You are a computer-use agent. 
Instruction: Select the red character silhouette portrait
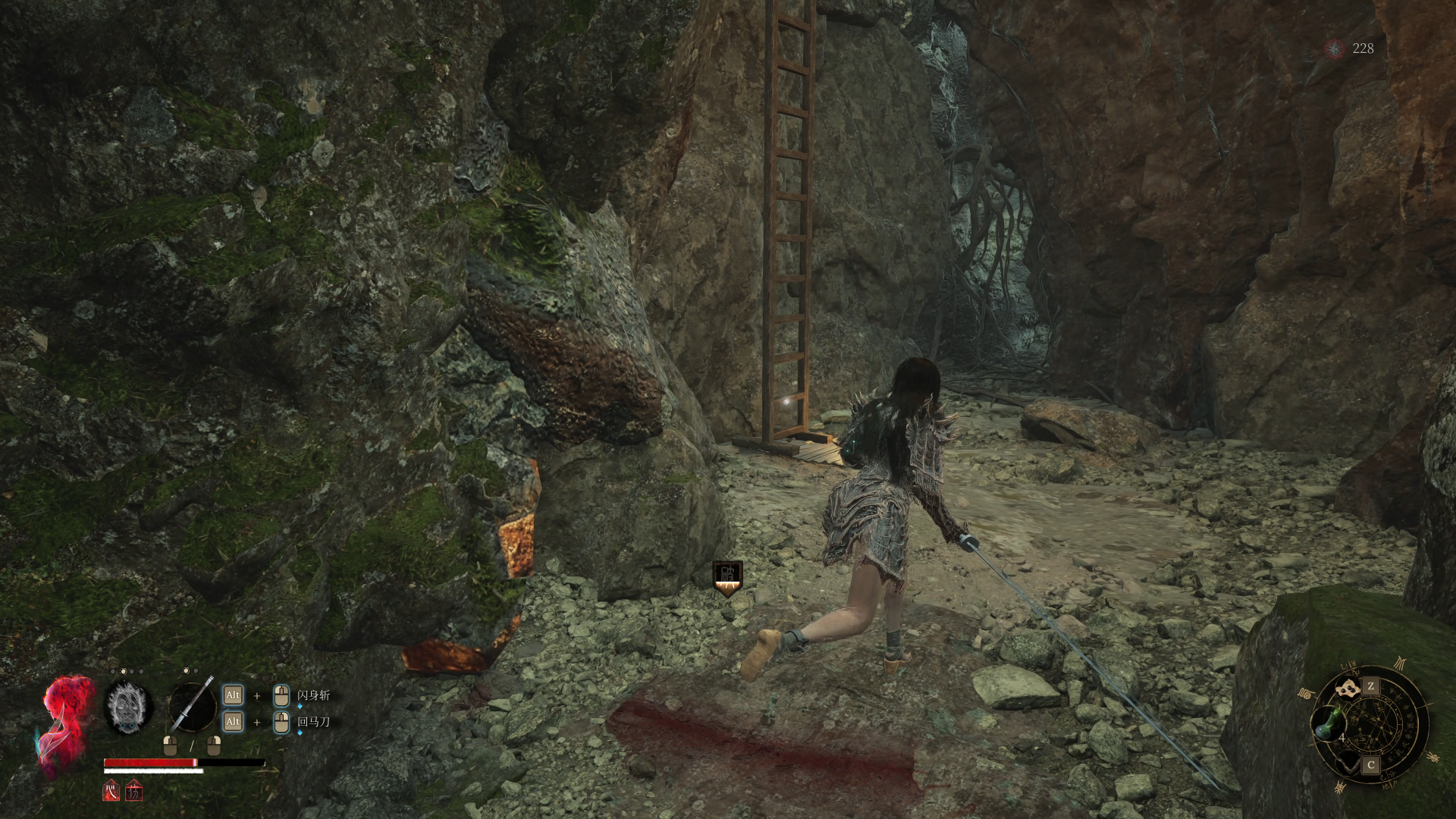coord(67,724)
